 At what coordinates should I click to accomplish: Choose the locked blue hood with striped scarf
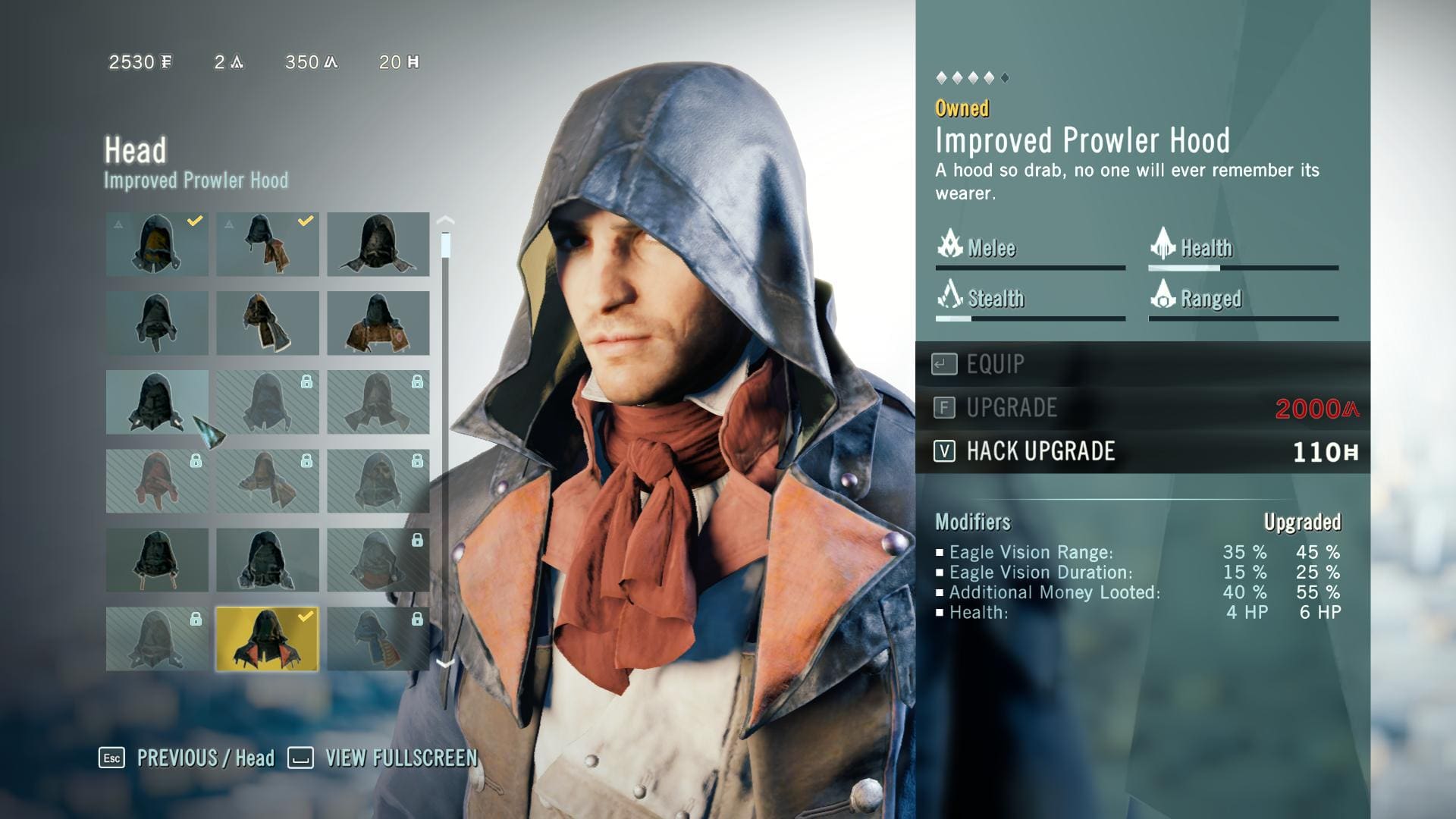(378, 639)
